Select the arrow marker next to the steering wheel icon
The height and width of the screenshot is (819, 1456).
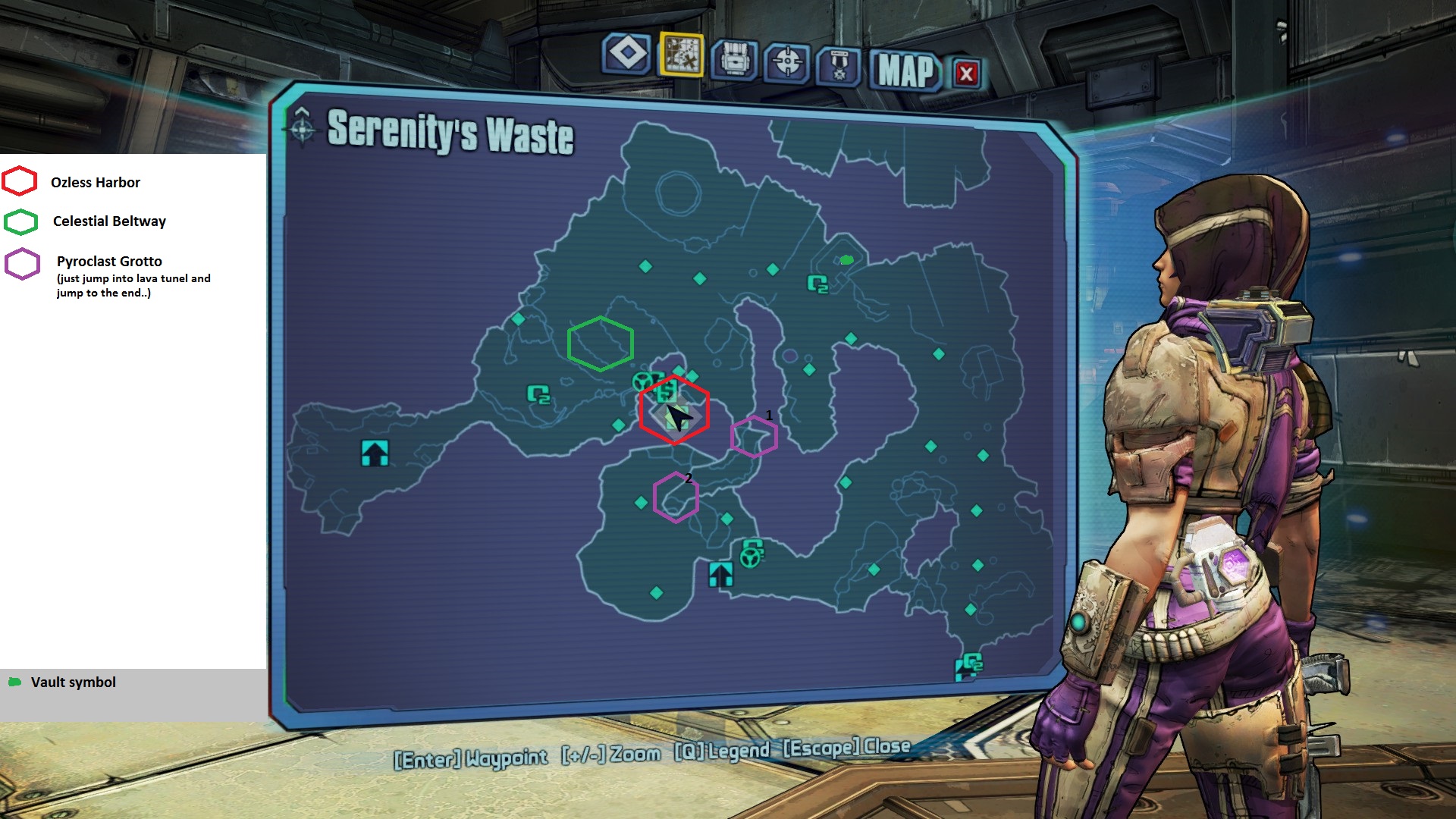[720, 574]
